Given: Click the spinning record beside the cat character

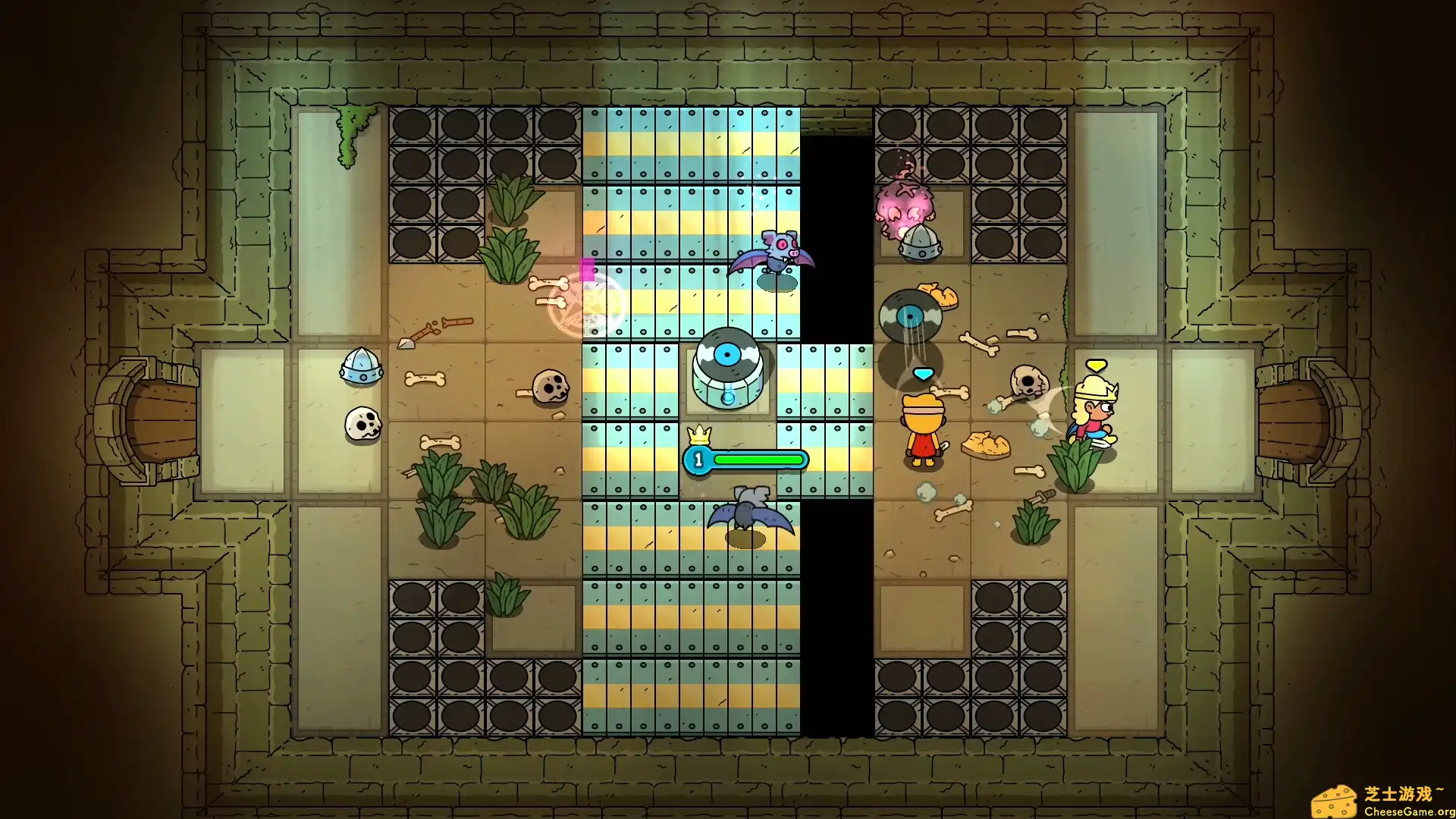Looking at the screenshot, I should 910,315.
